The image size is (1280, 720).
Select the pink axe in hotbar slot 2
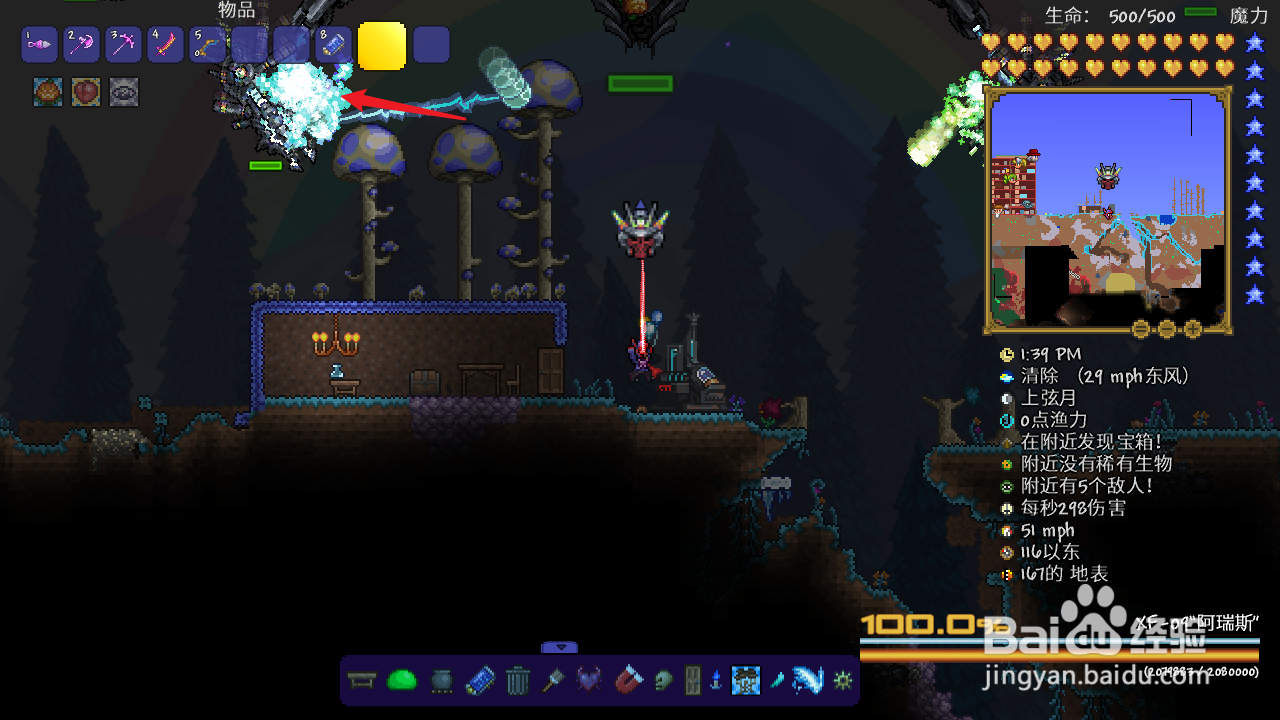tap(80, 45)
